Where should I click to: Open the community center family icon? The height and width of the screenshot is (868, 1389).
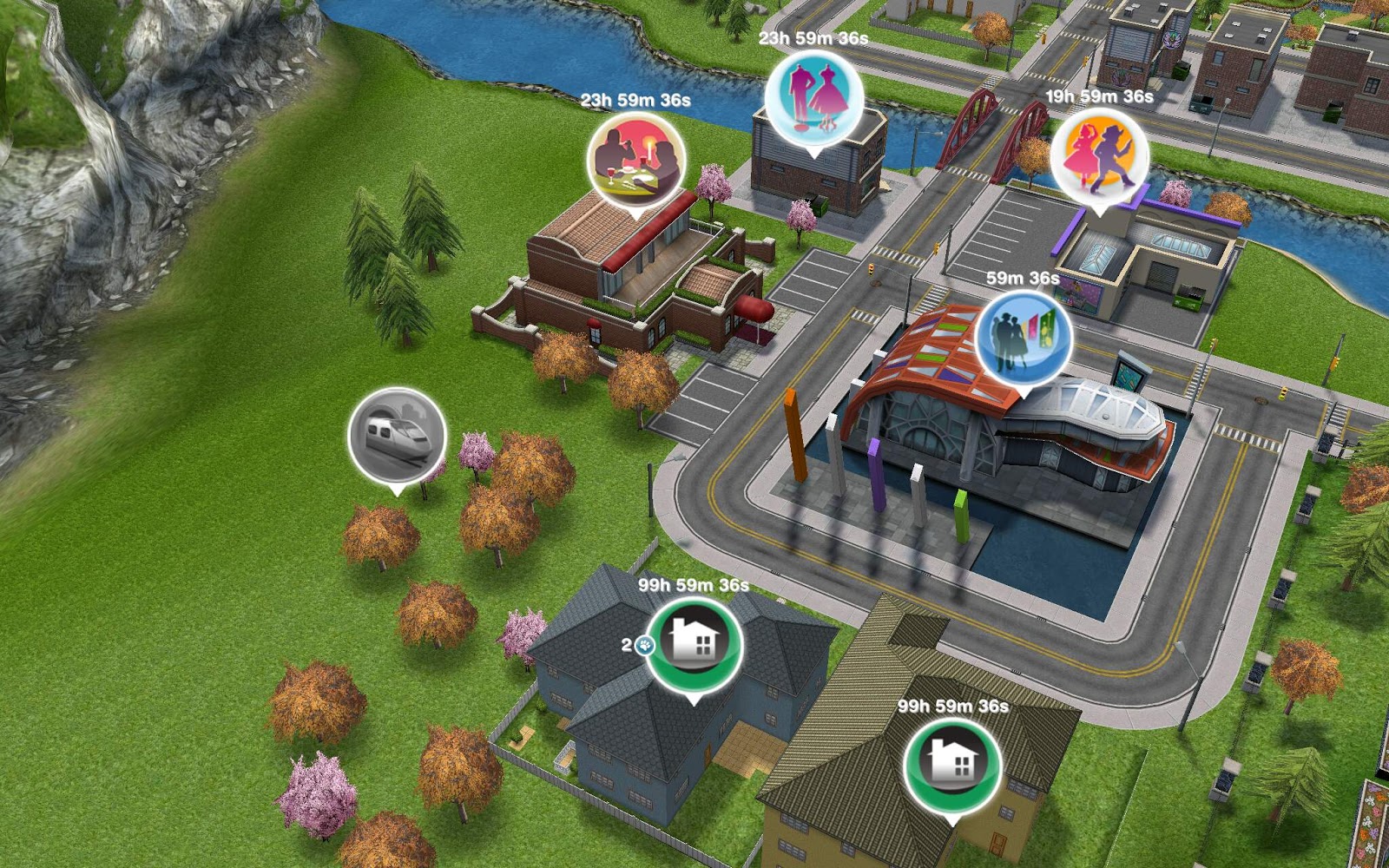[1024, 342]
